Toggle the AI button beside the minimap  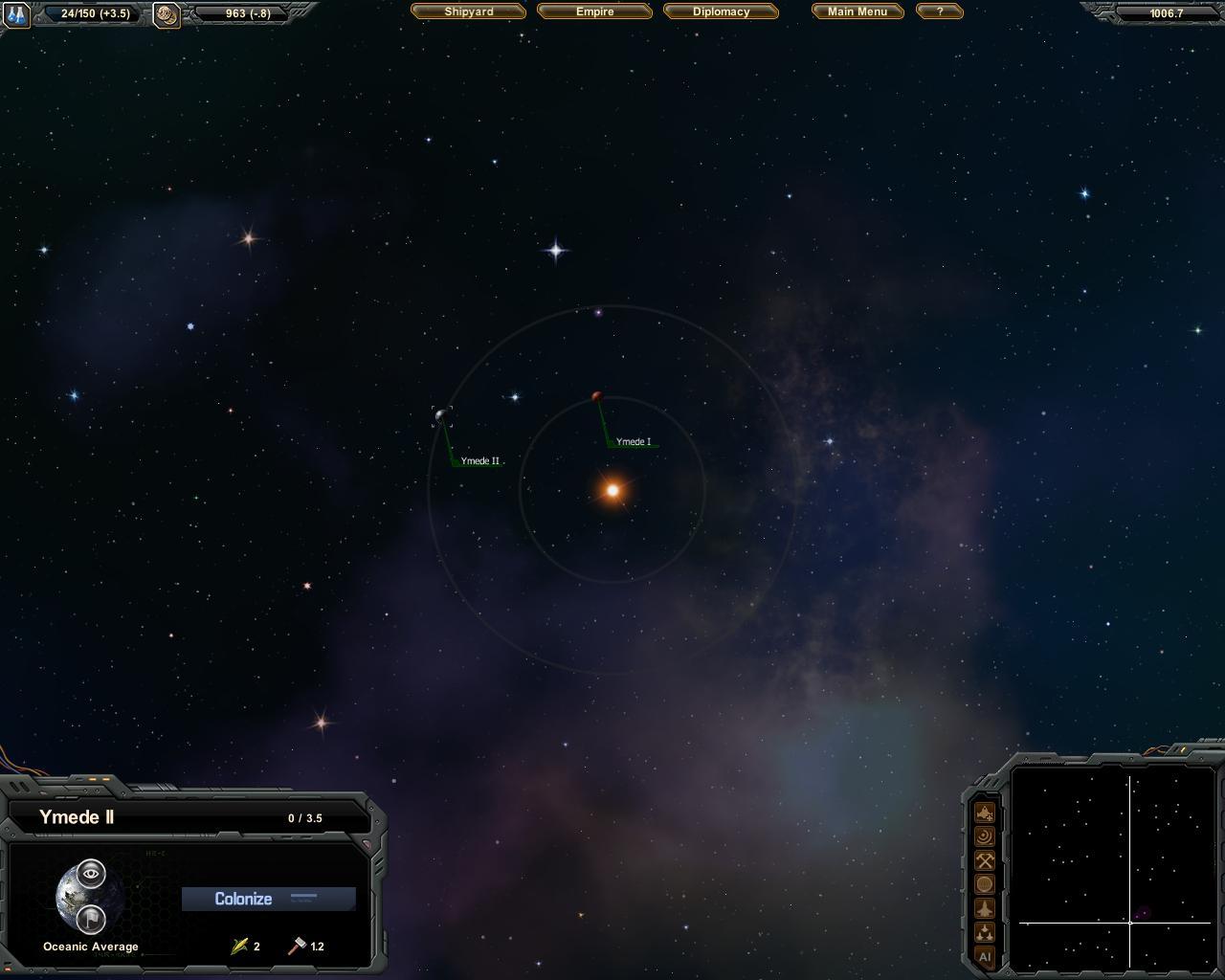coord(984,956)
